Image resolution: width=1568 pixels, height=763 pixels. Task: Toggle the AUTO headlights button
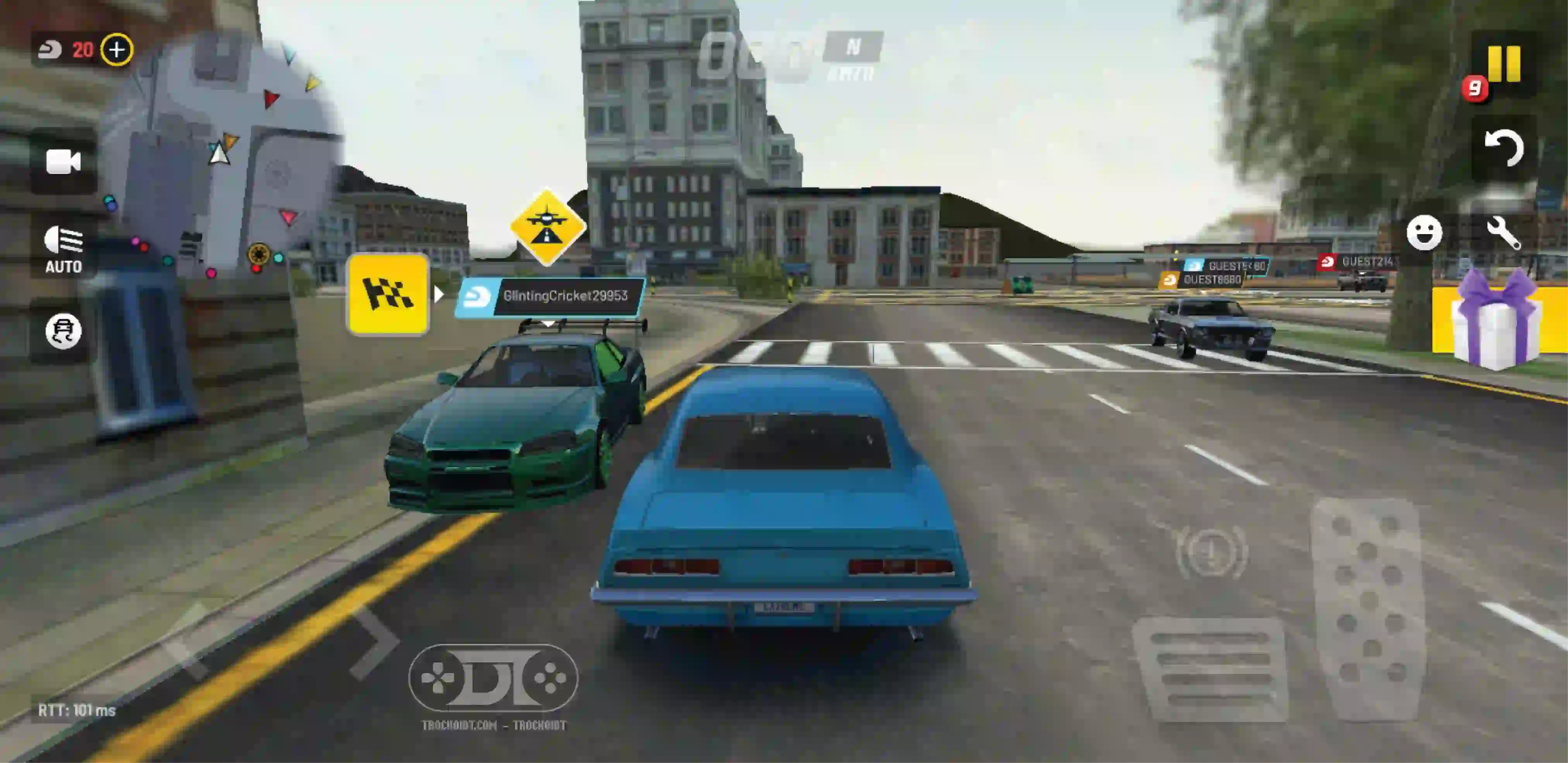63,249
